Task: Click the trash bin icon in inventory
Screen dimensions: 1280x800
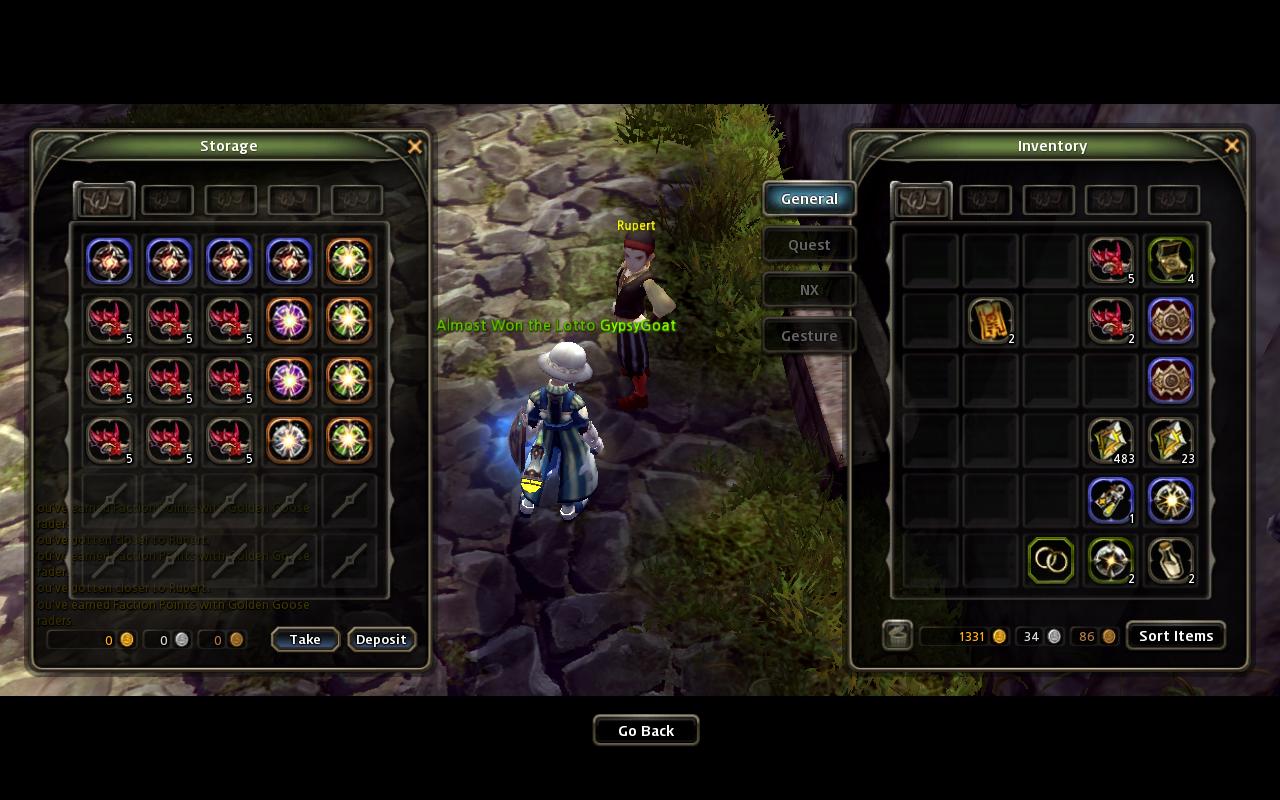Action: [897, 636]
